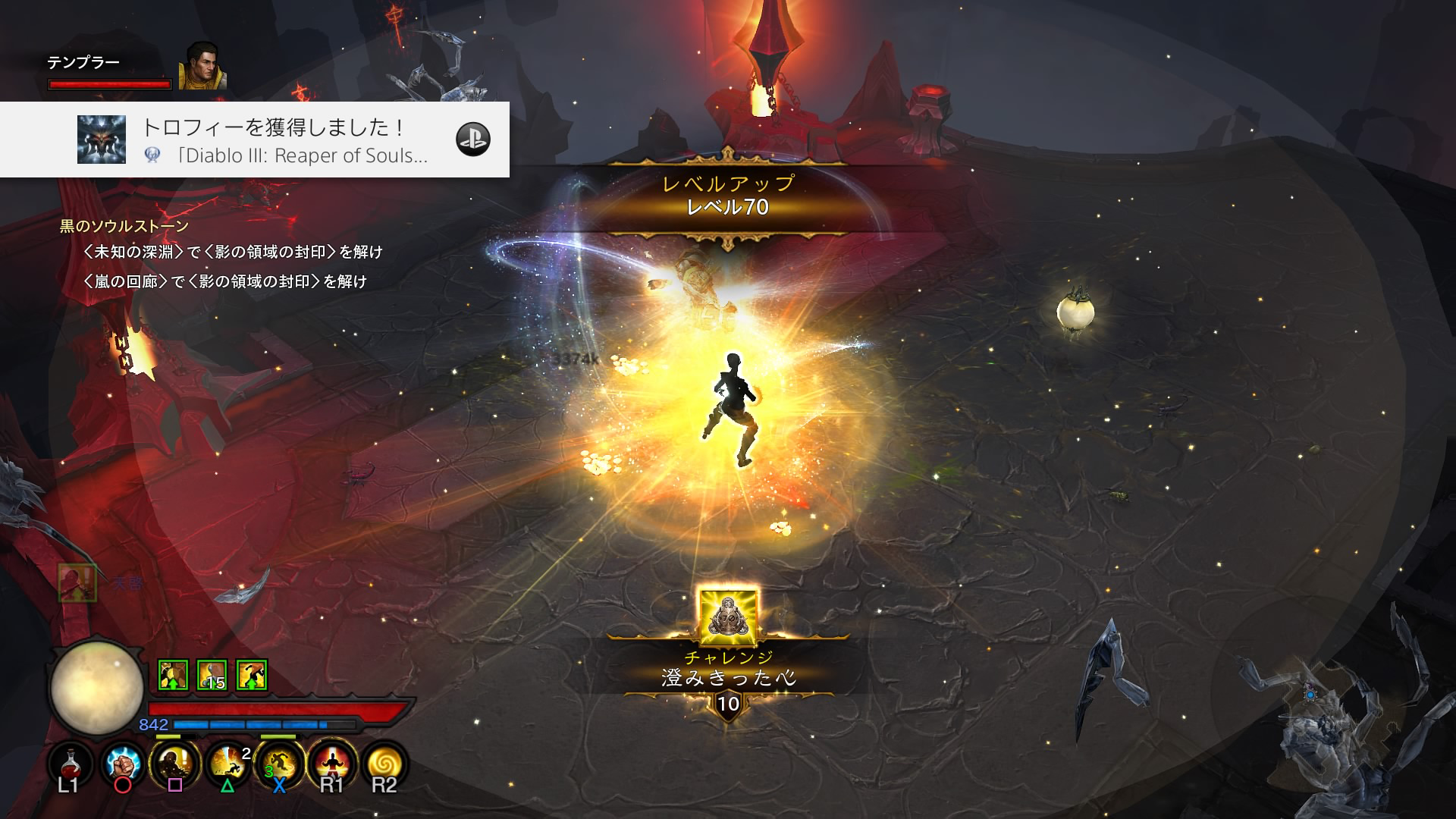The height and width of the screenshot is (819, 1456).
Task: Click the Black Soulstone quest tracker title
Action: [x=124, y=226]
